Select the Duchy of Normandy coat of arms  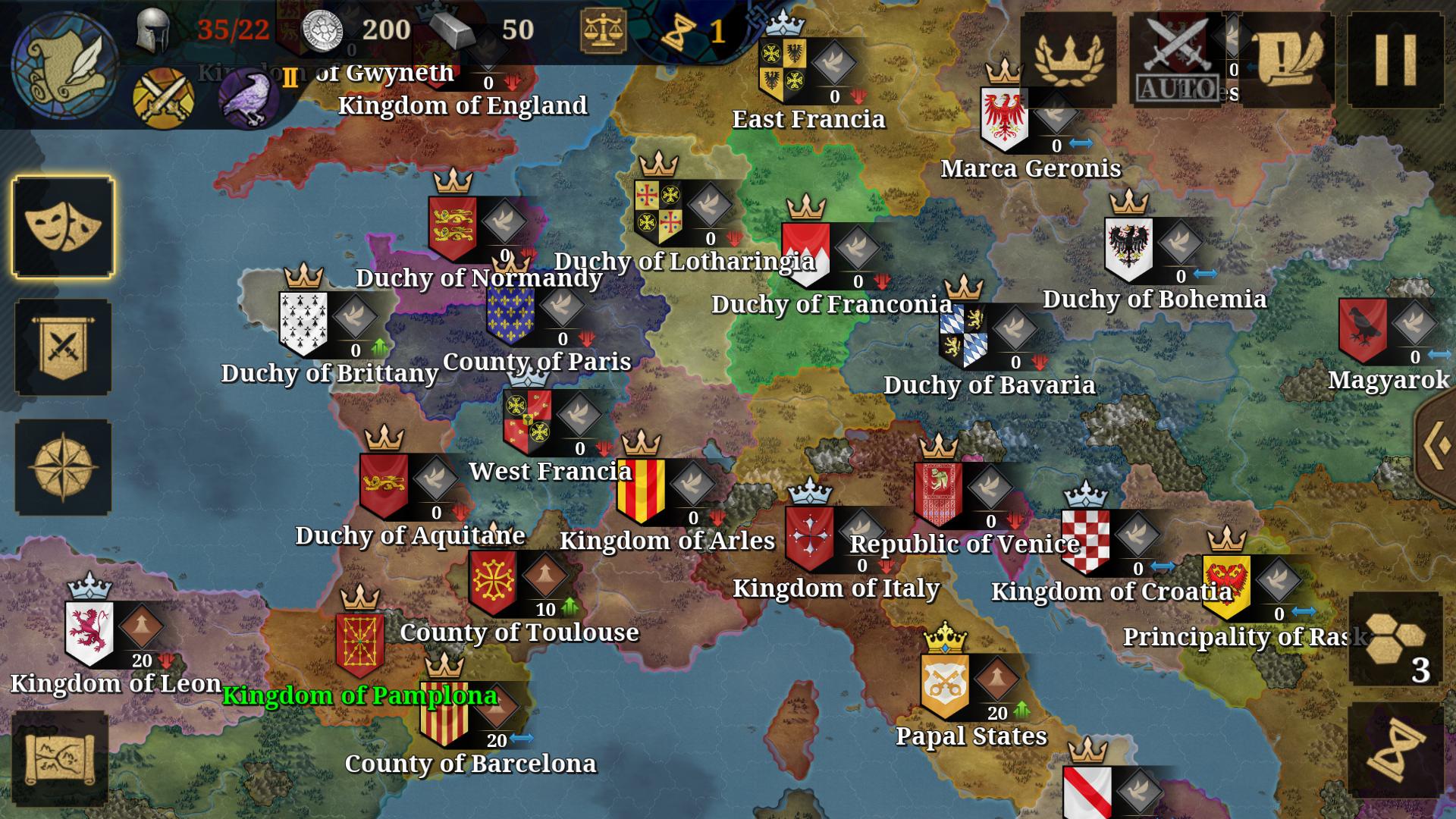point(453,227)
